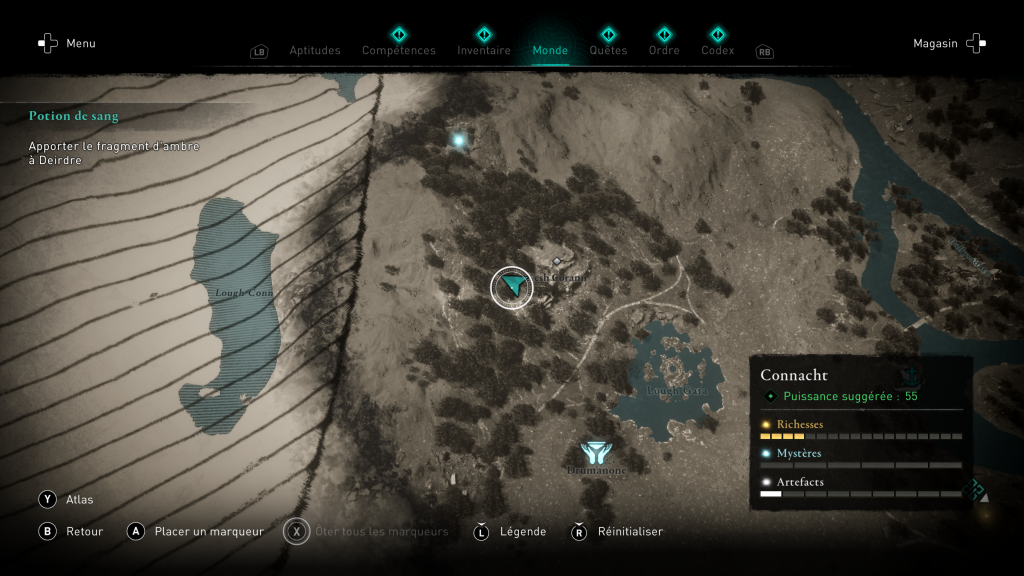This screenshot has width=1024, height=576.
Task: Select the Richesses progress row
Action: pyautogui.click(x=860, y=429)
